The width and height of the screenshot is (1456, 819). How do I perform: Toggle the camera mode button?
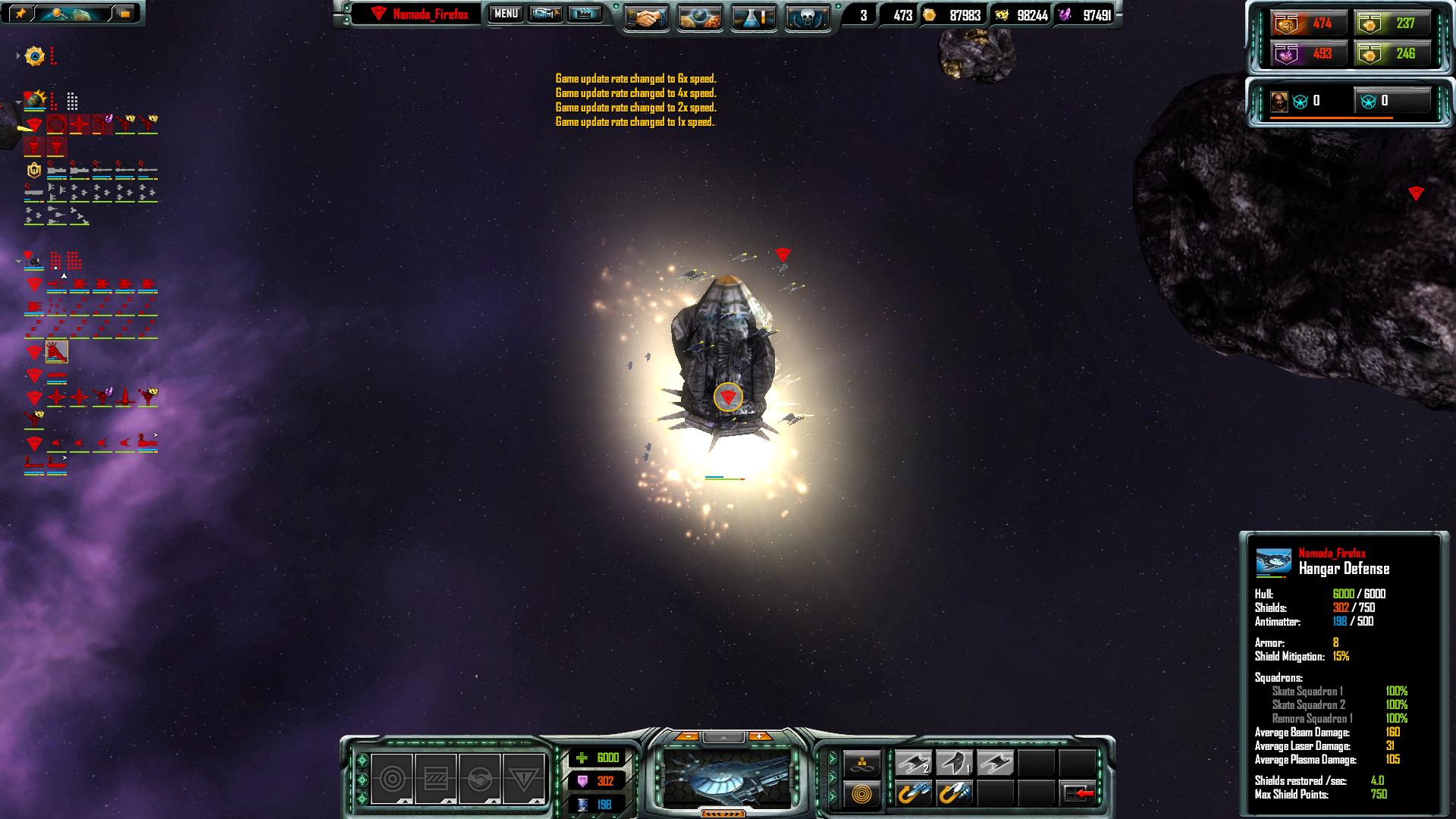click(x=545, y=14)
